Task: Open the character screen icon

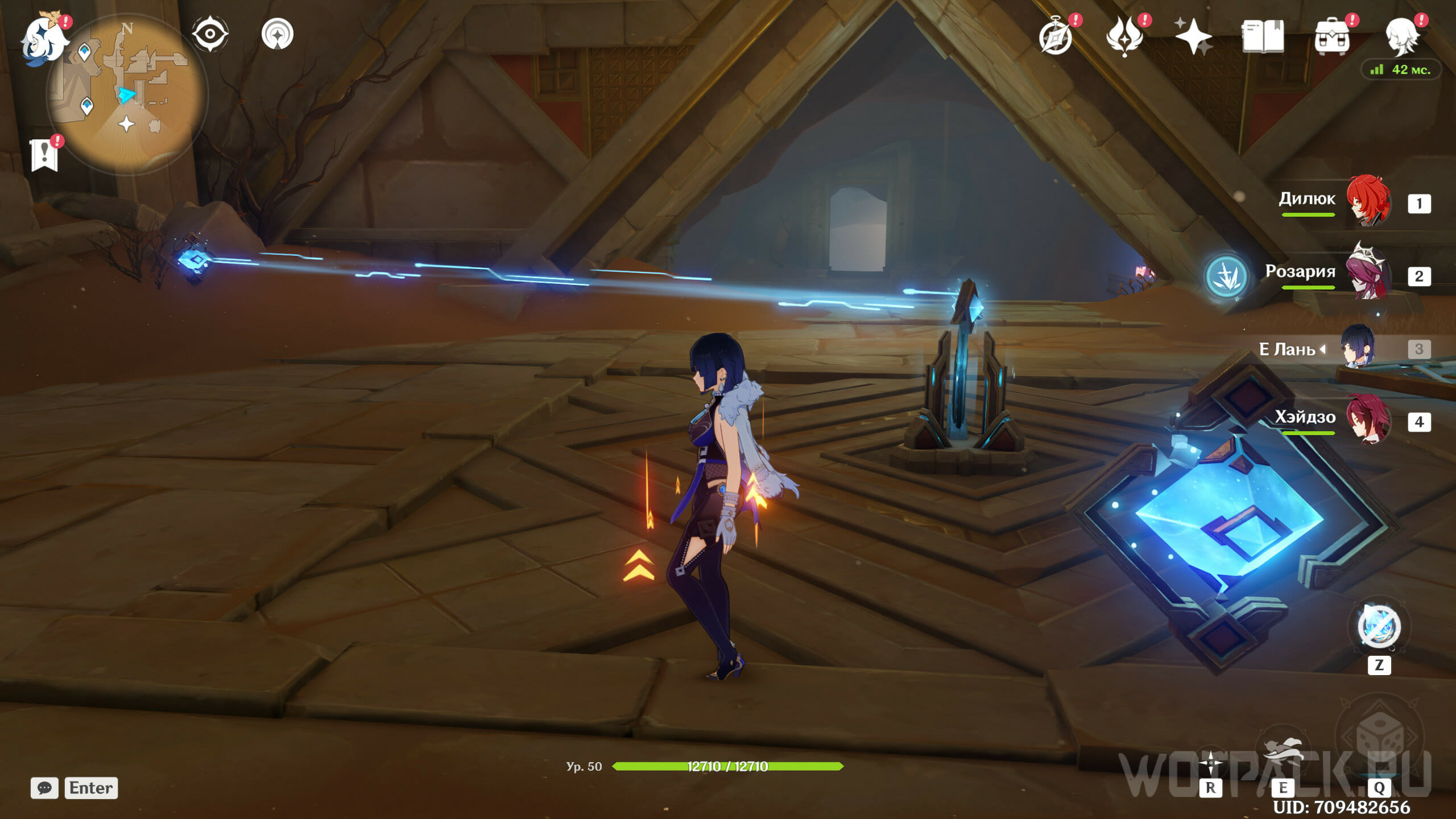Action: pyautogui.click(x=1401, y=37)
